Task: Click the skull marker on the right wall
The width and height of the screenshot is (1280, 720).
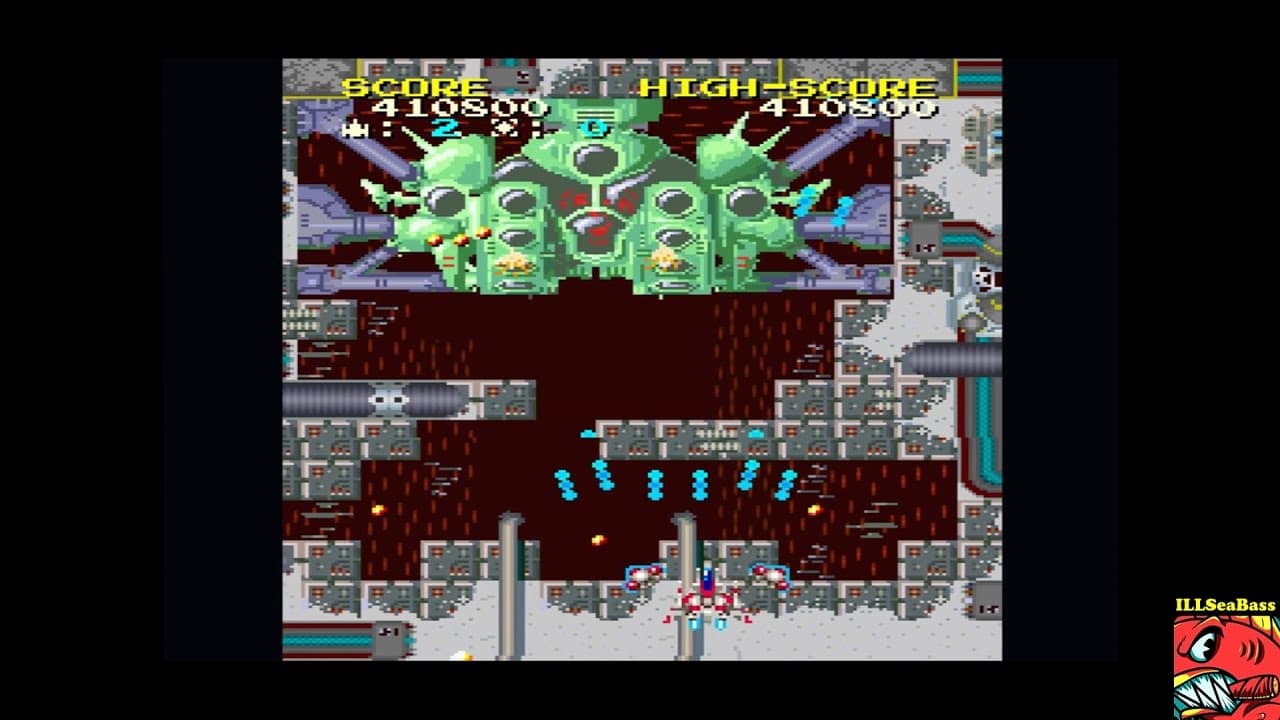Action: tap(984, 280)
